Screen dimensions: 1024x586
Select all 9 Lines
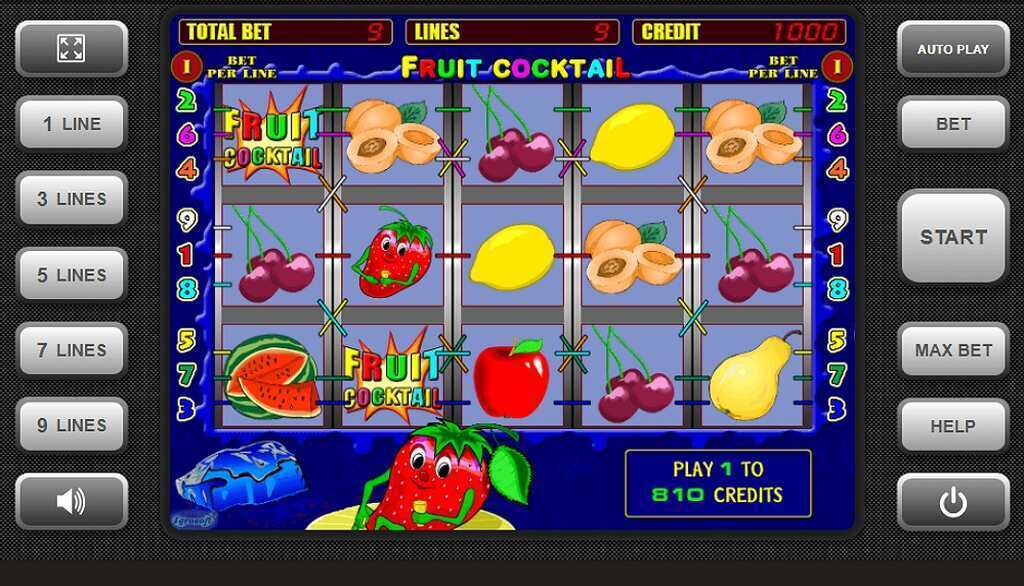click(x=71, y=425)
